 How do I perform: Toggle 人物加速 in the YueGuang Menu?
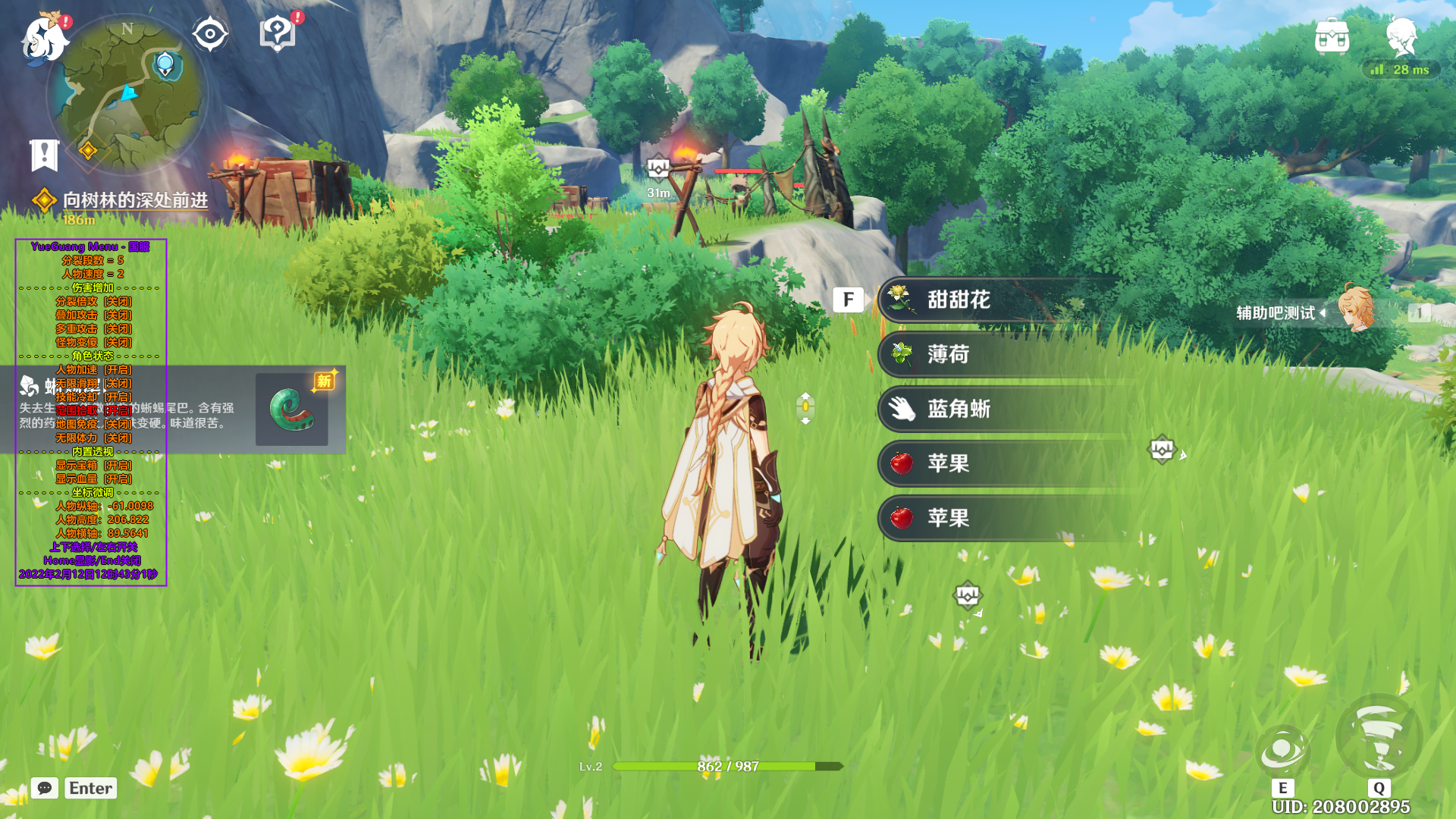click(x=93, y=370)
